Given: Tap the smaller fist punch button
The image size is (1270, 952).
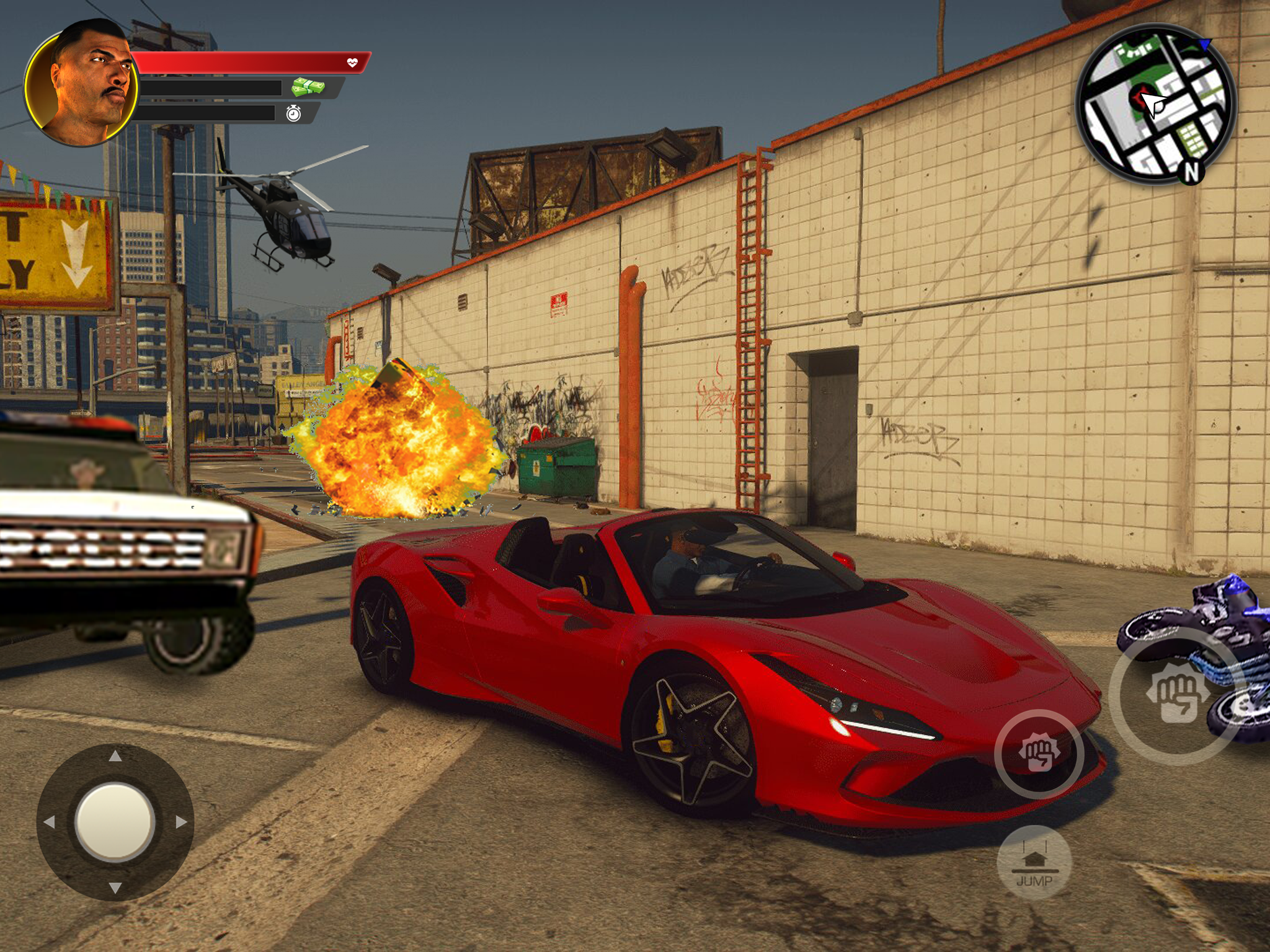Looking at the screenshot, I should click(1039, 754).
